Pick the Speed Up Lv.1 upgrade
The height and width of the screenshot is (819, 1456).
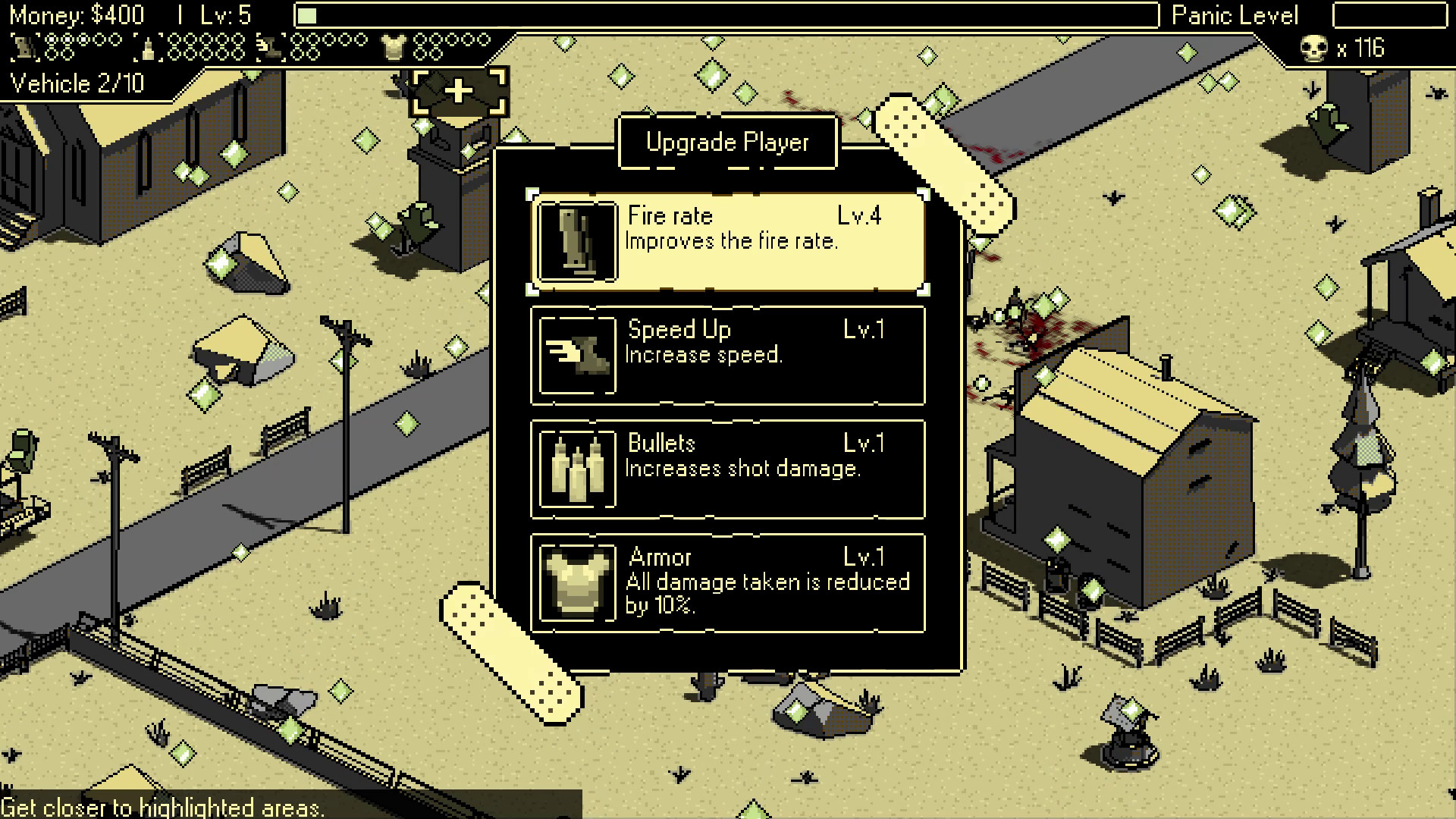tap(726, 353)
